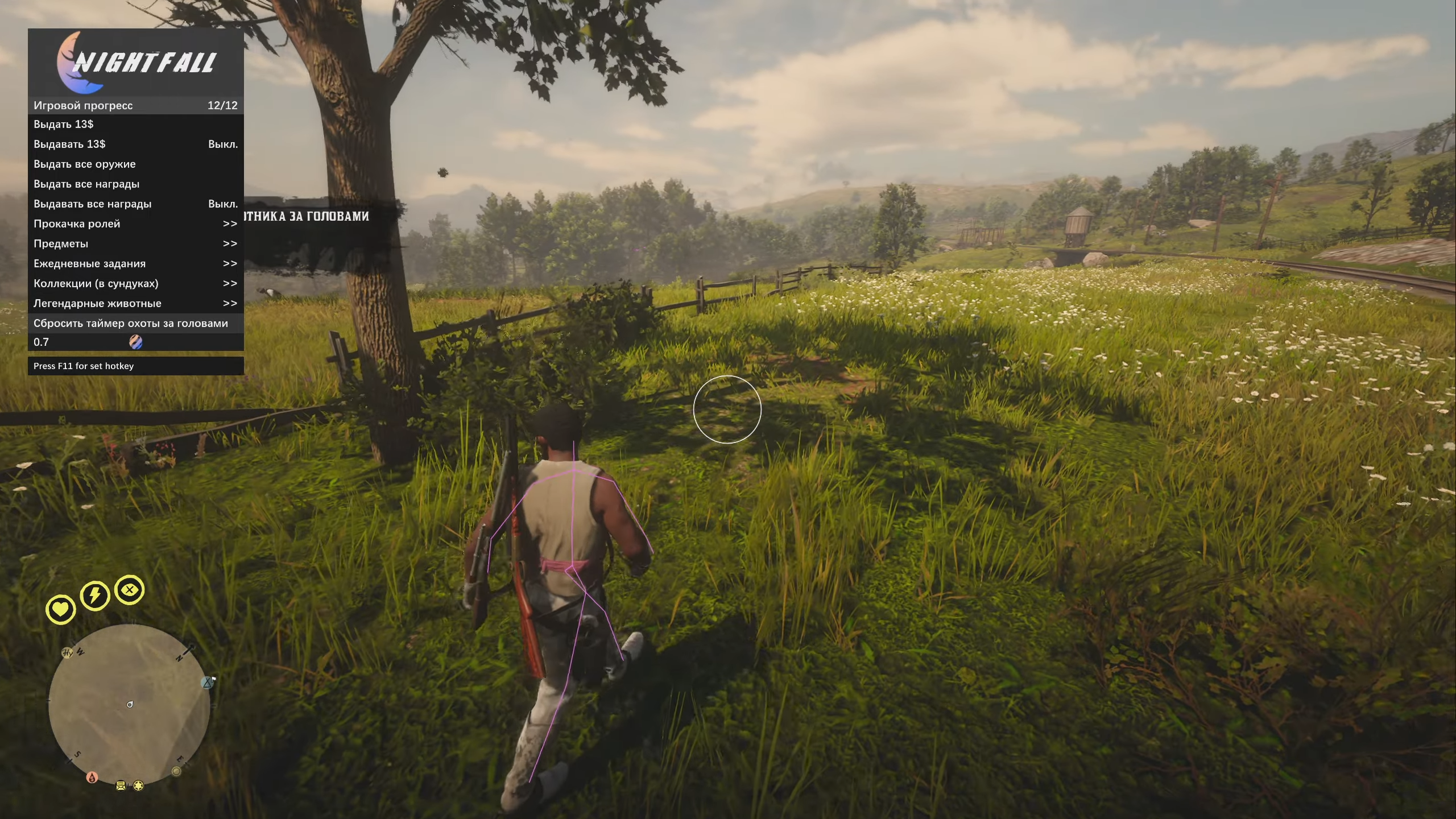1456x819 pixels.
Task: Toggle the "Выдавать 13$" option
Action: (135, 144)
